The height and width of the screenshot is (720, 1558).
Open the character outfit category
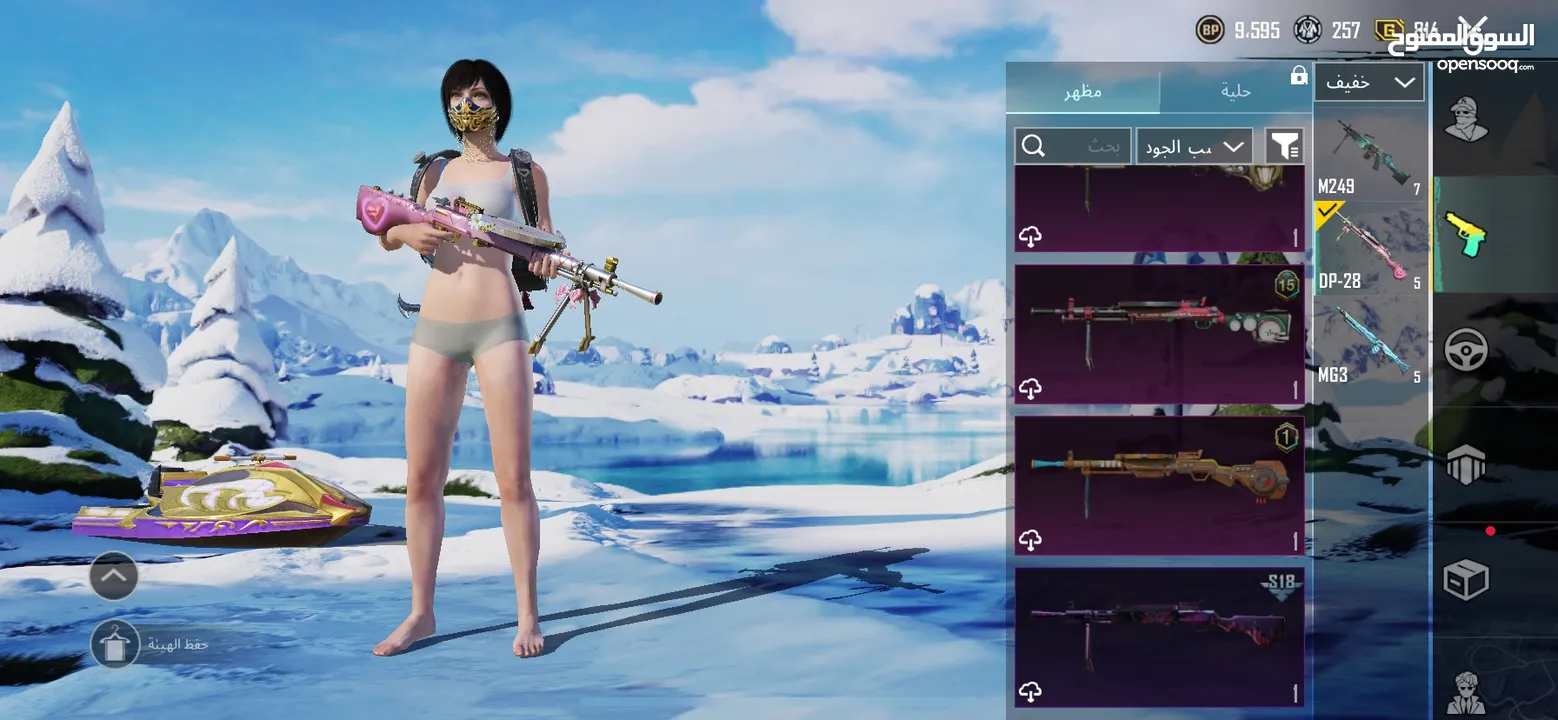click(x=1466, y=120)
